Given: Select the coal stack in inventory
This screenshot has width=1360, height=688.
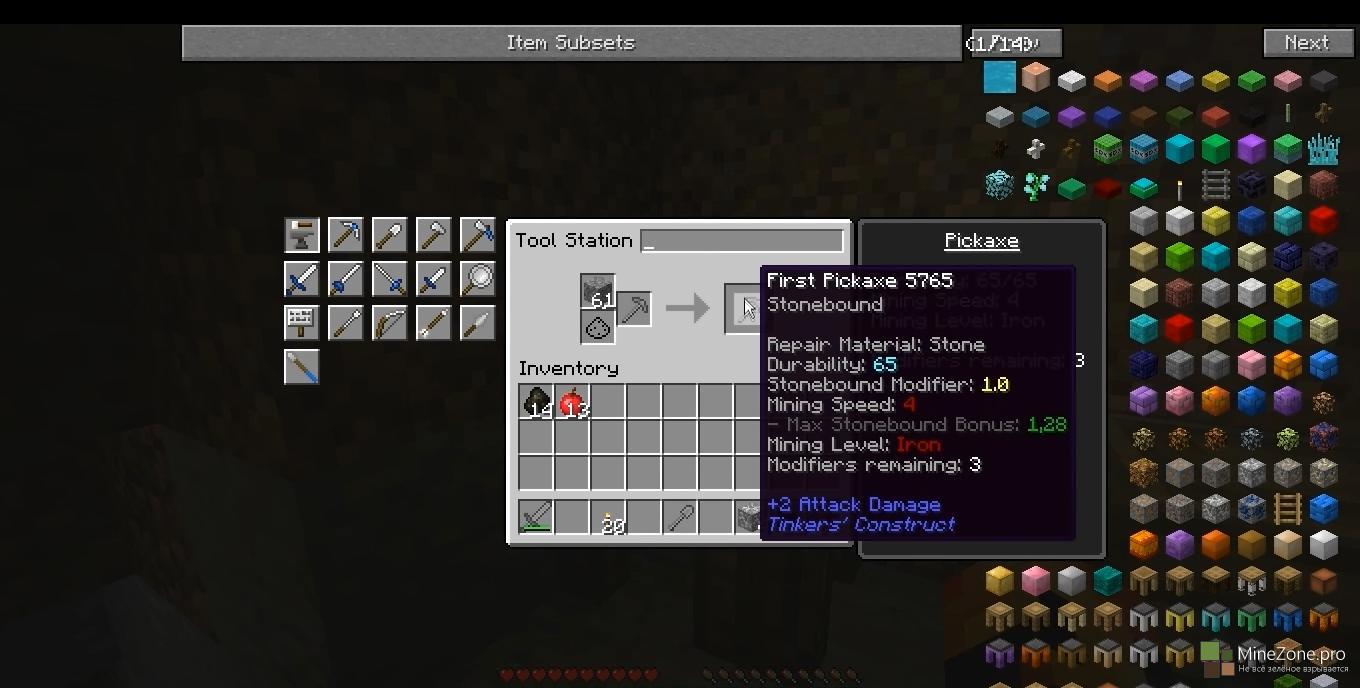Looking at the screenshot, I should (536, 403).
